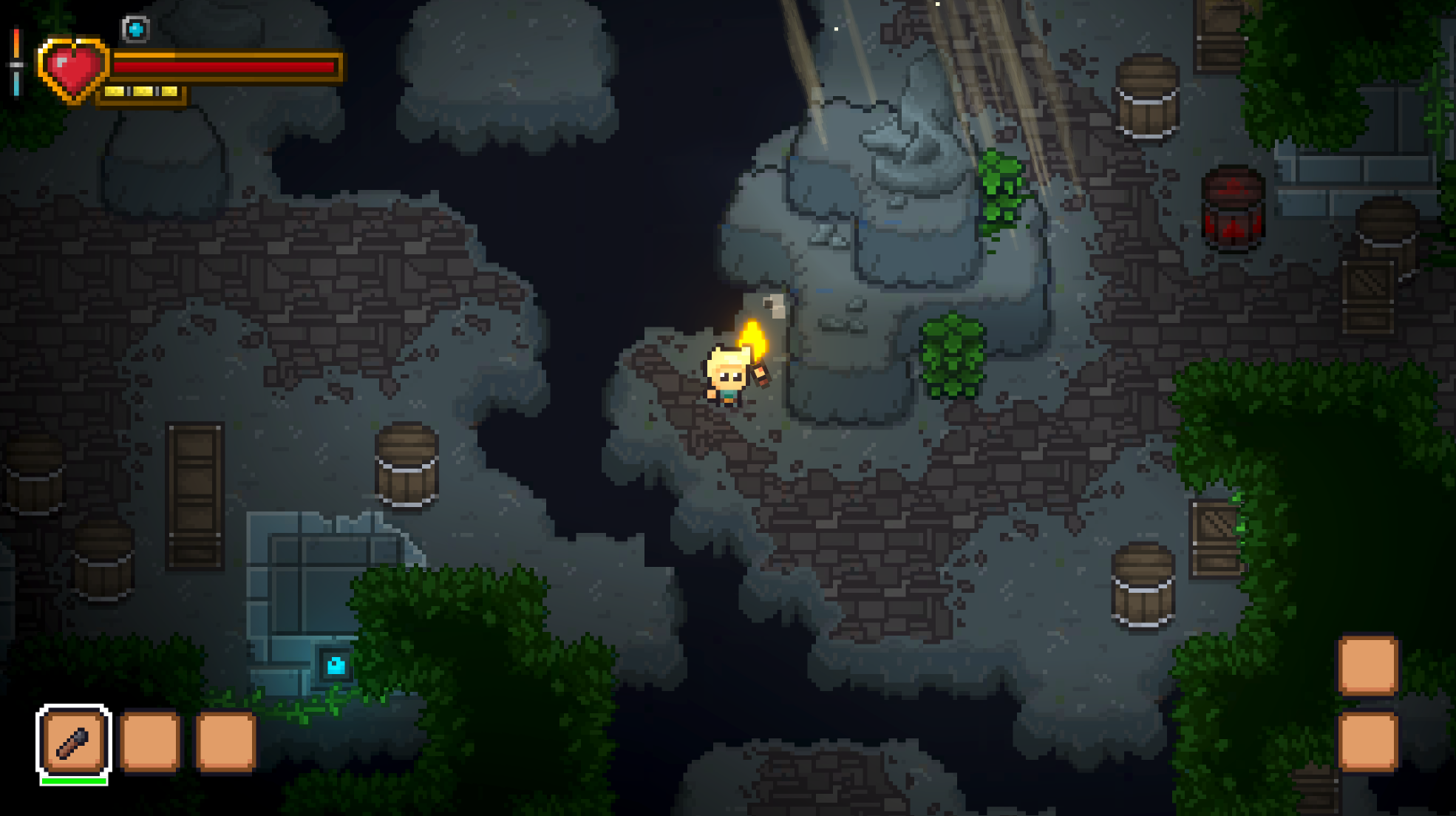1456x816 pixels.
Task: Click the heart icon in the HUD
Action: [74, 67]
